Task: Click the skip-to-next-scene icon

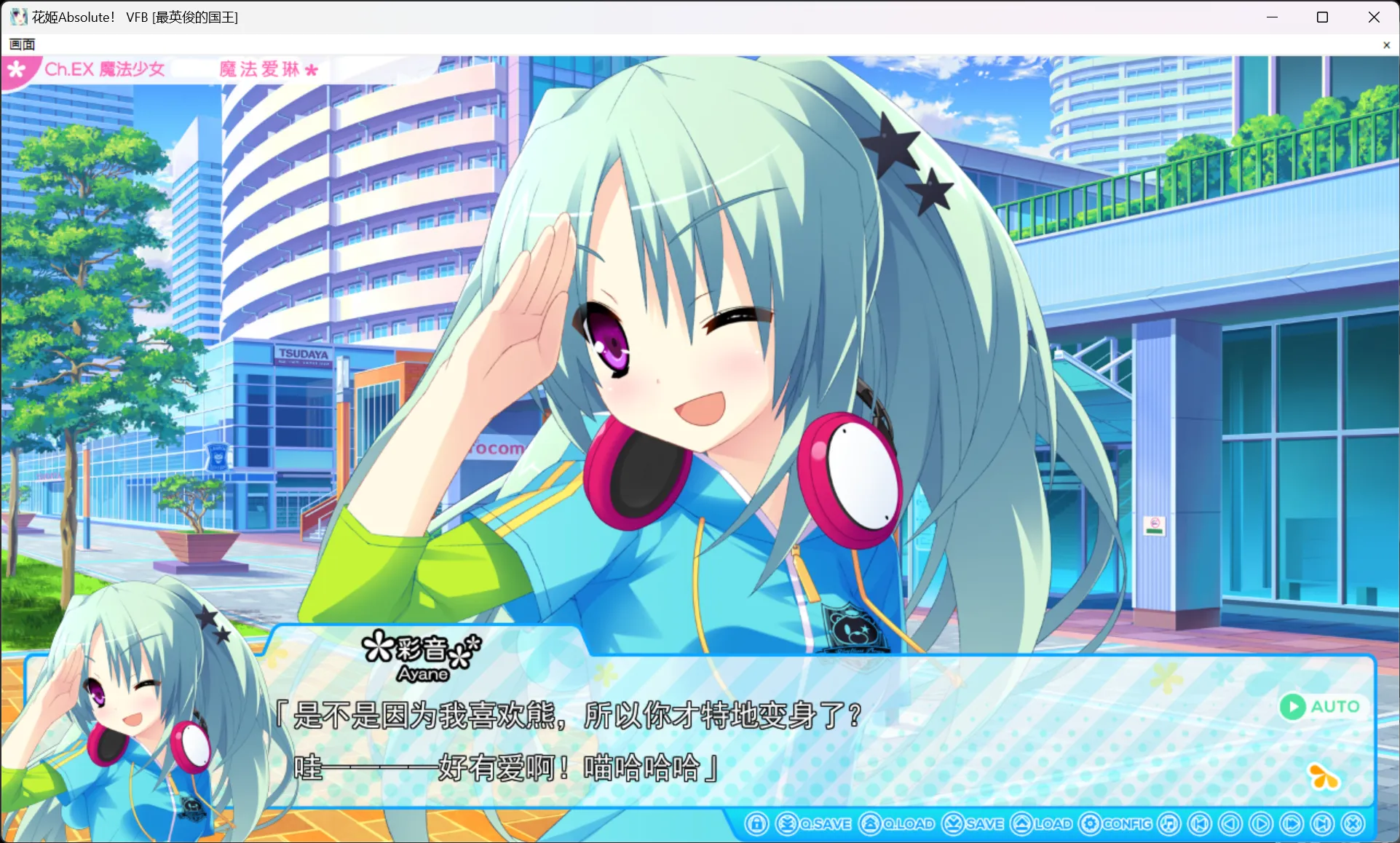Action: 1321,824
